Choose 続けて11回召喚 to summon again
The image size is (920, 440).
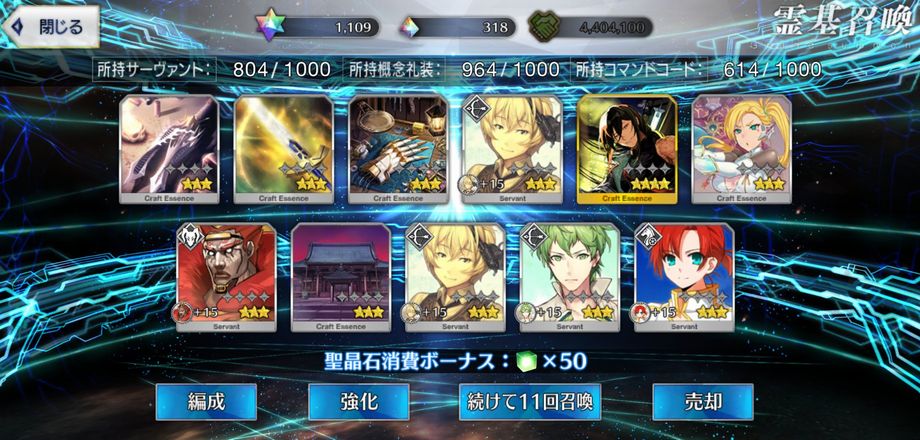530,402
